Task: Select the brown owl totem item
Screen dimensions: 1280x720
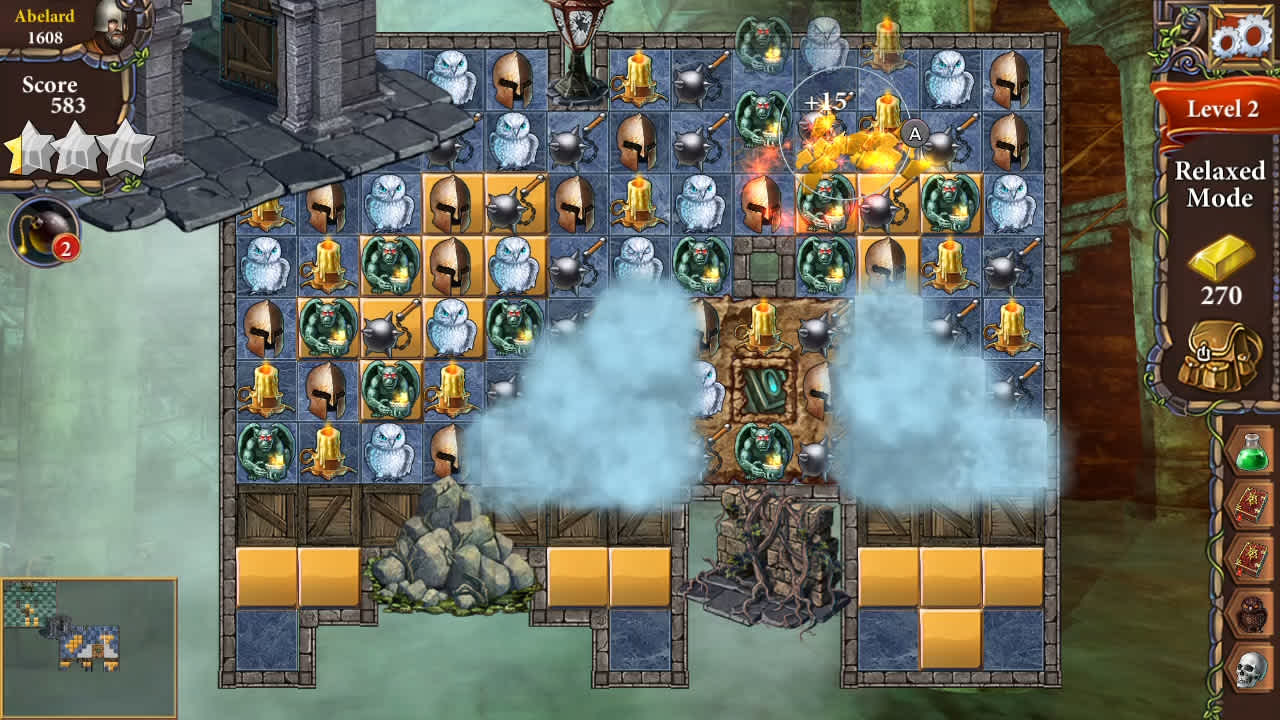Action: (x=1248, y=613)
